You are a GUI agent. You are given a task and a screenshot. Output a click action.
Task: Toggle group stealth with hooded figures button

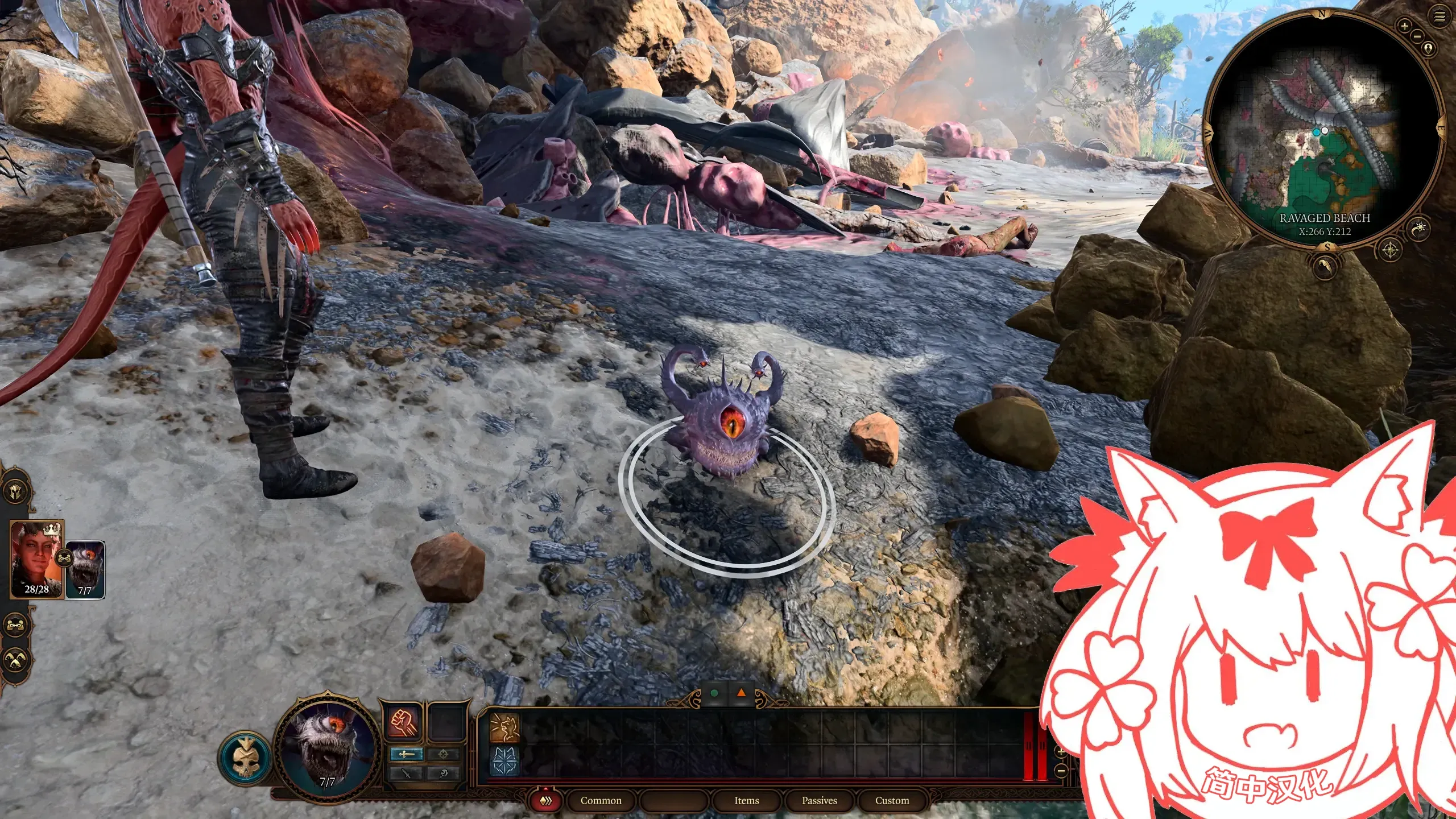[16, 660]
